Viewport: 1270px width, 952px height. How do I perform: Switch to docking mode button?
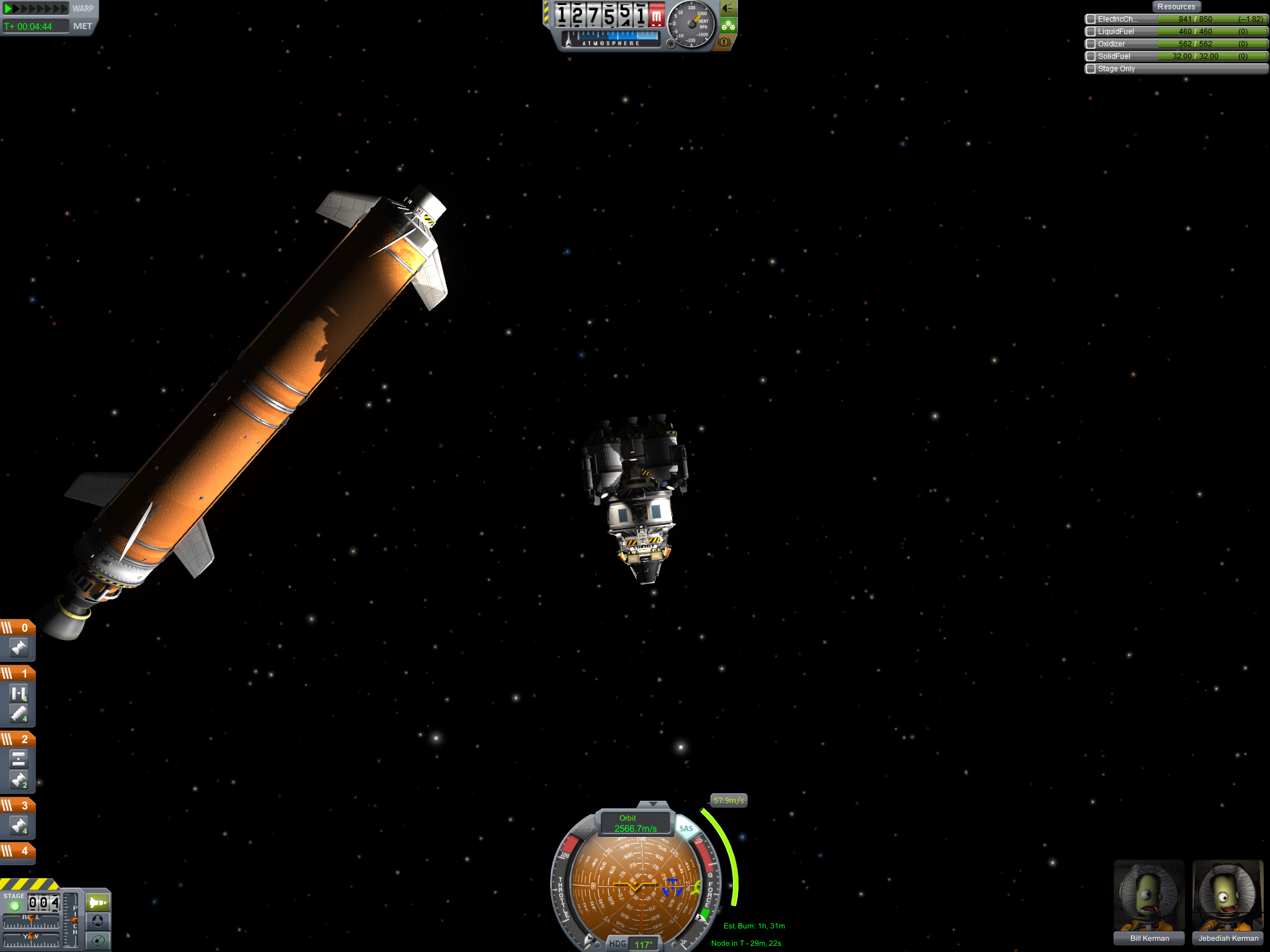coord(97,921)
